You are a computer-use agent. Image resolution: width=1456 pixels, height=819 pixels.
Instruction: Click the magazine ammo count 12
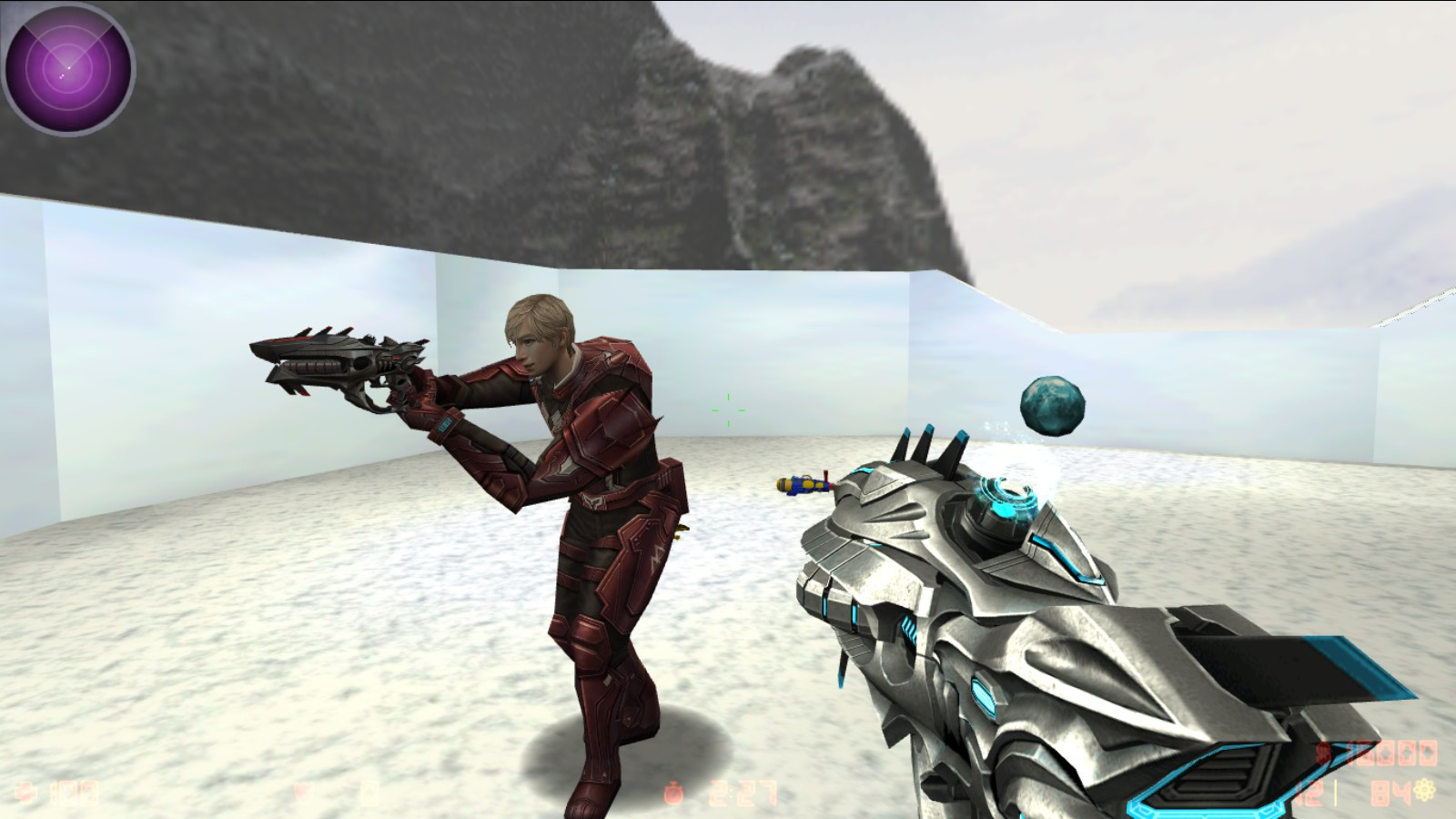1310,792
